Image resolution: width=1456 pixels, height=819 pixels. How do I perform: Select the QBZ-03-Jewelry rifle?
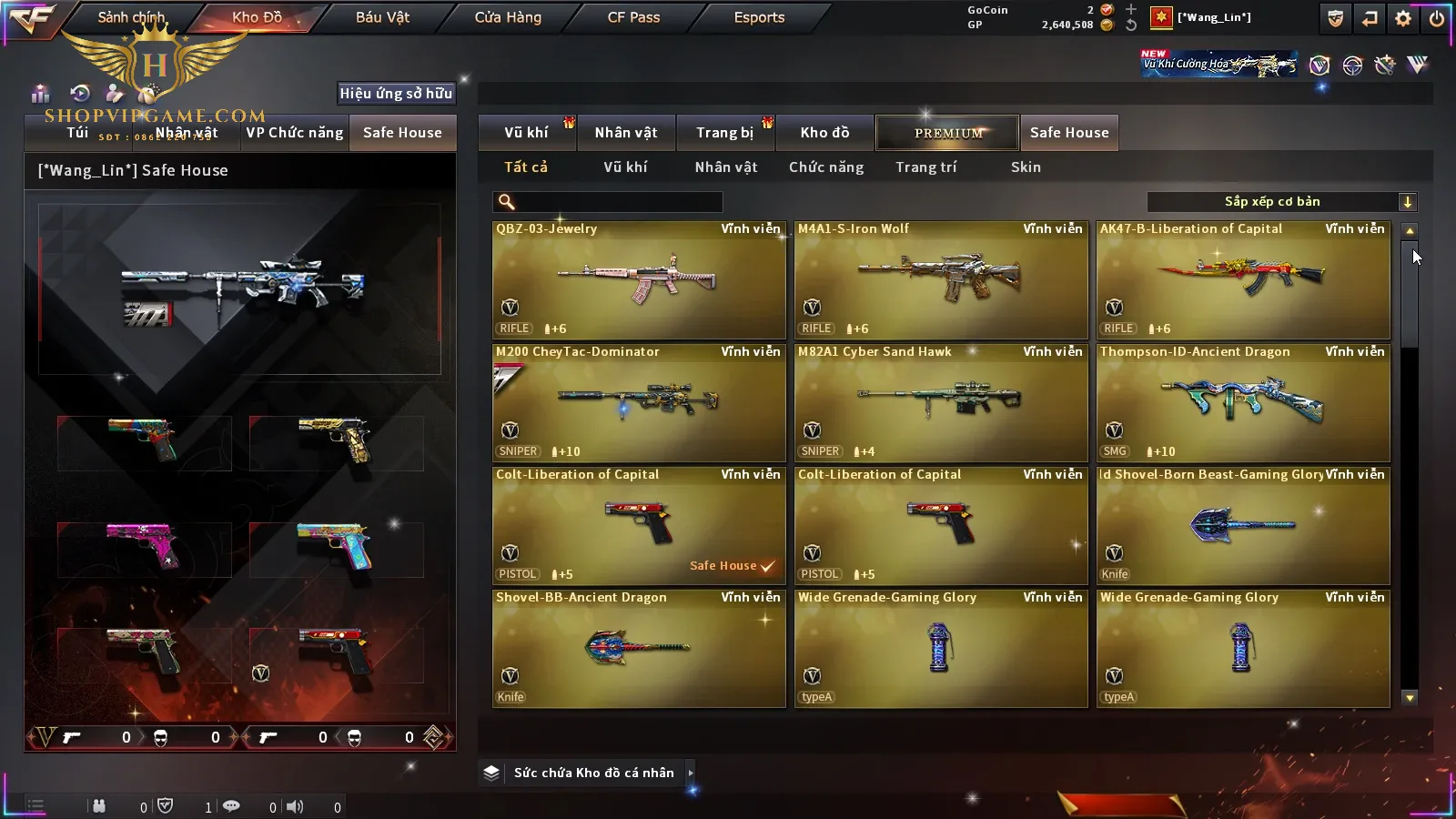point(639,280)
